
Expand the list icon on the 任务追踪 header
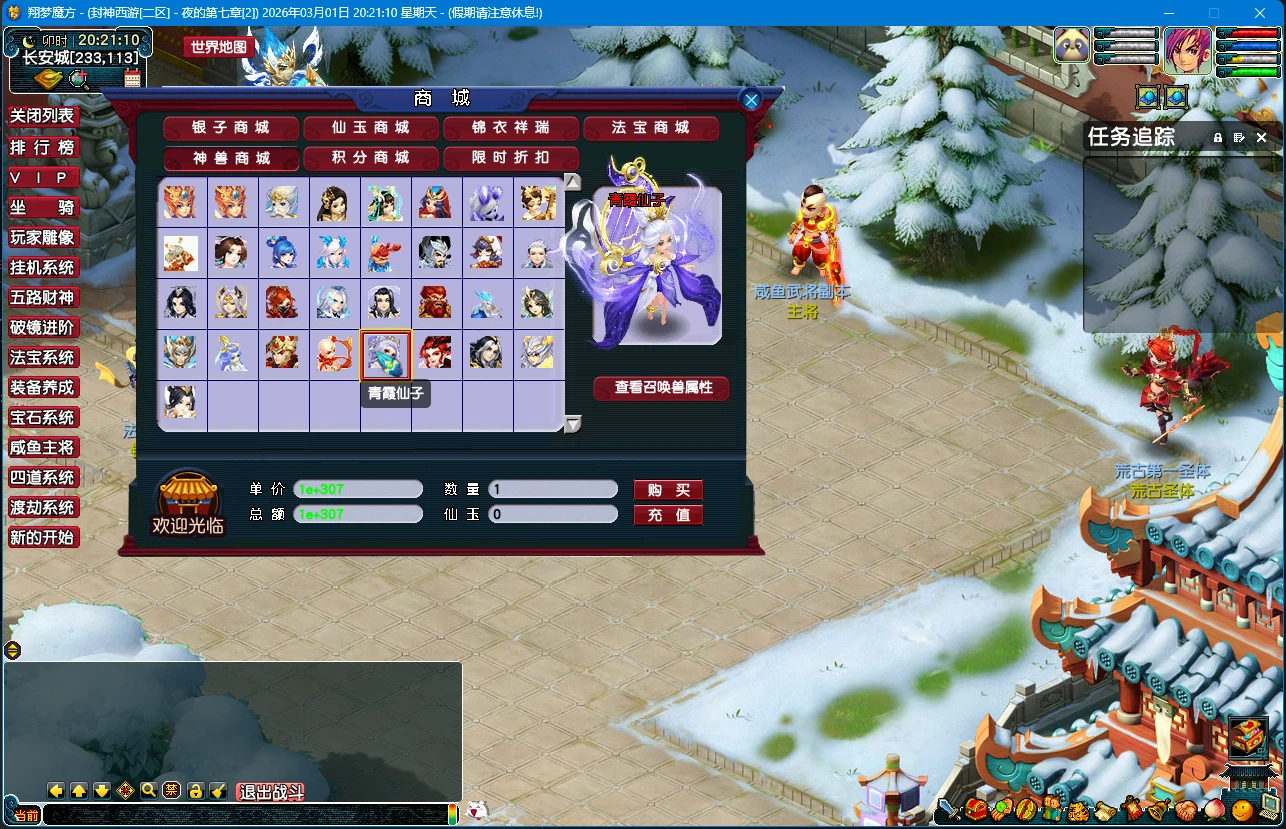click(1241, 137)
